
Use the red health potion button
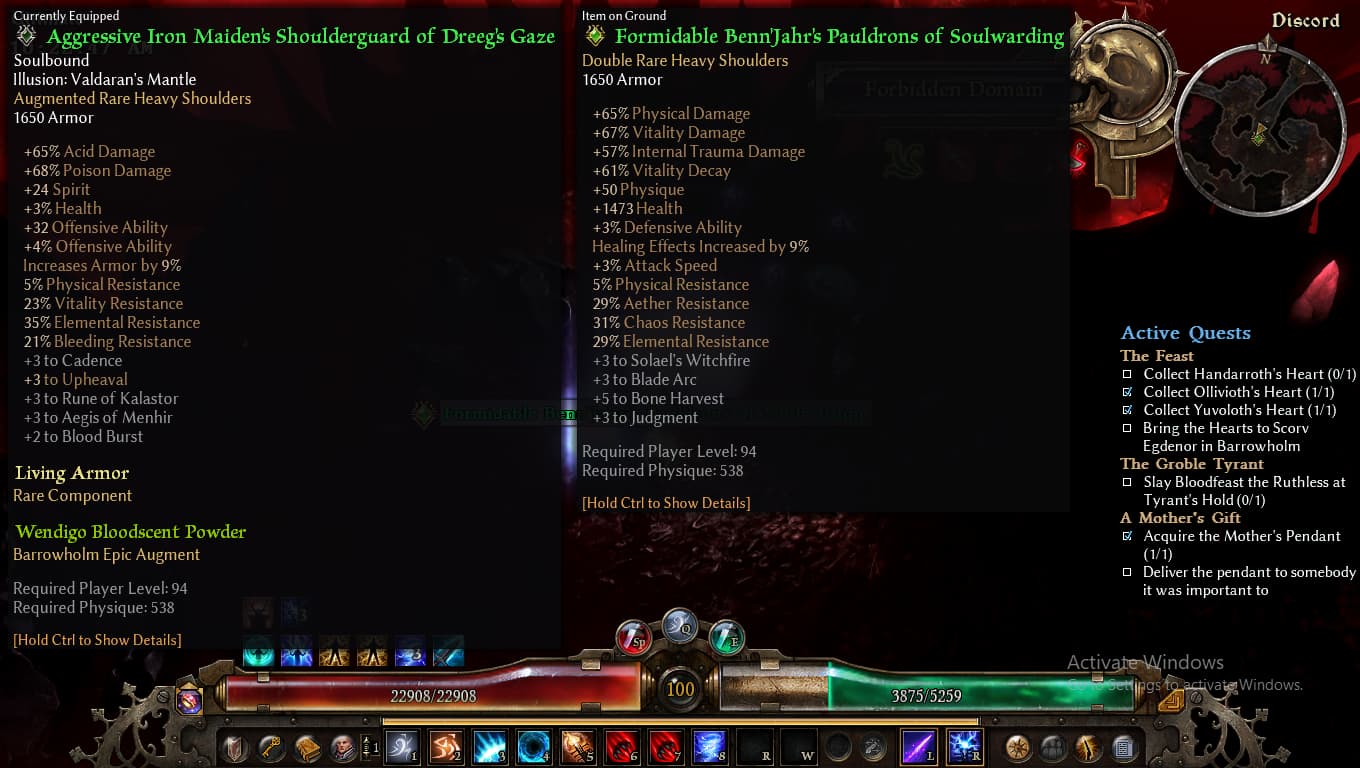click(x=633, y=636)
